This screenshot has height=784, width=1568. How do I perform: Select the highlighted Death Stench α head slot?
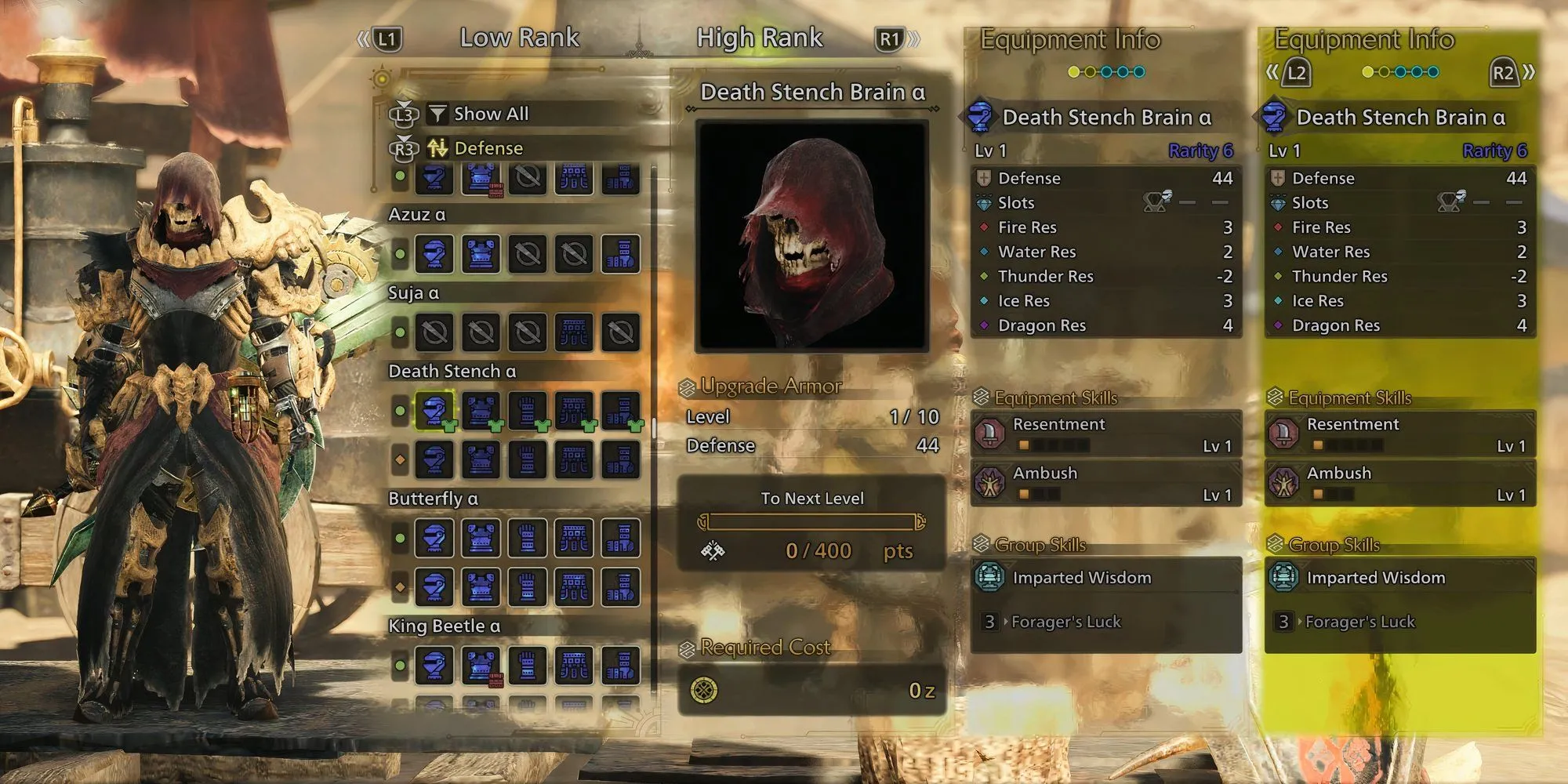(x=434, y=410)
